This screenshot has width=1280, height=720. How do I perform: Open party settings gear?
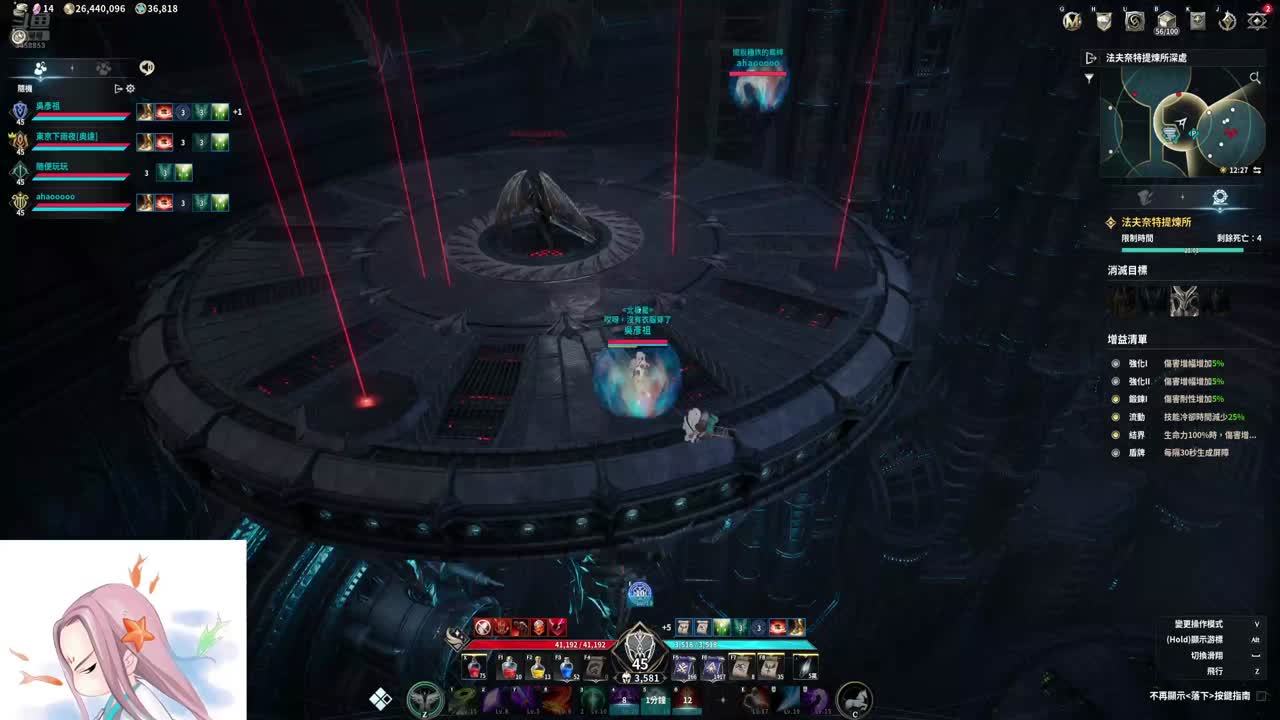pyautogui.click(x=130, y=88)
